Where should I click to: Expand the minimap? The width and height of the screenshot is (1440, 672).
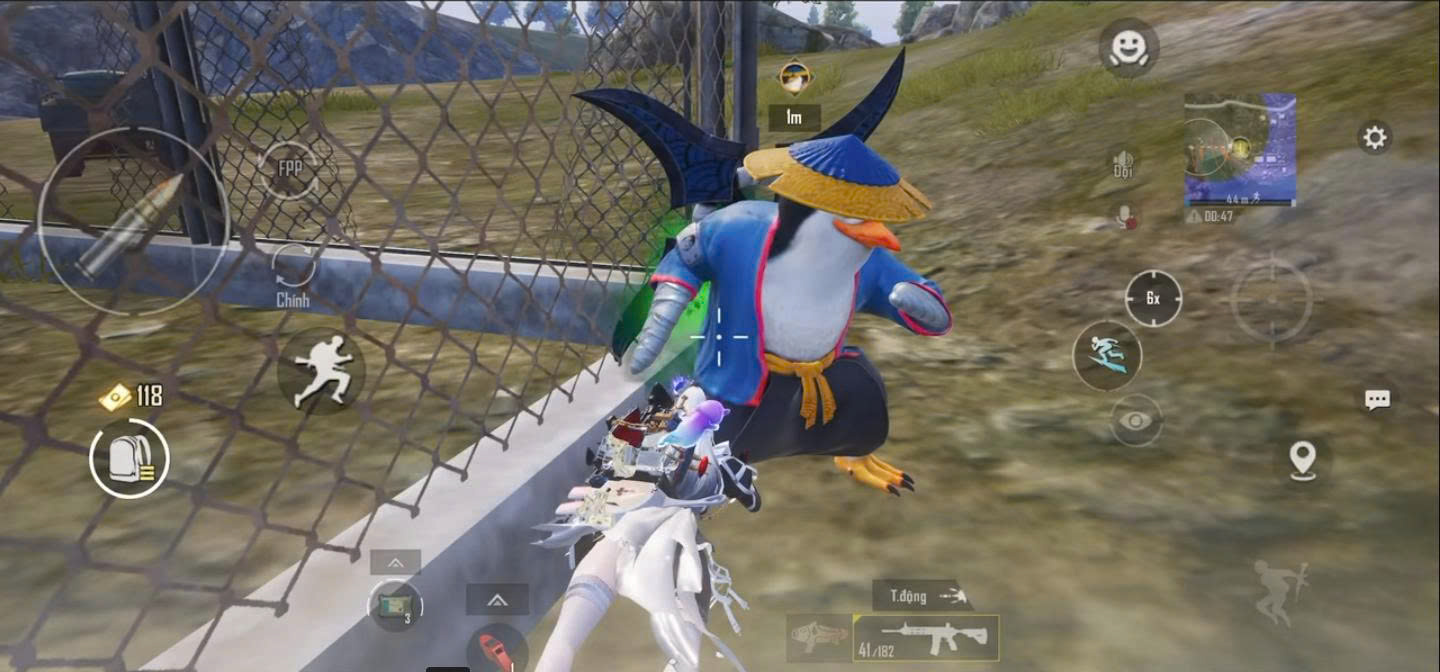click(x=1240, y=148)
